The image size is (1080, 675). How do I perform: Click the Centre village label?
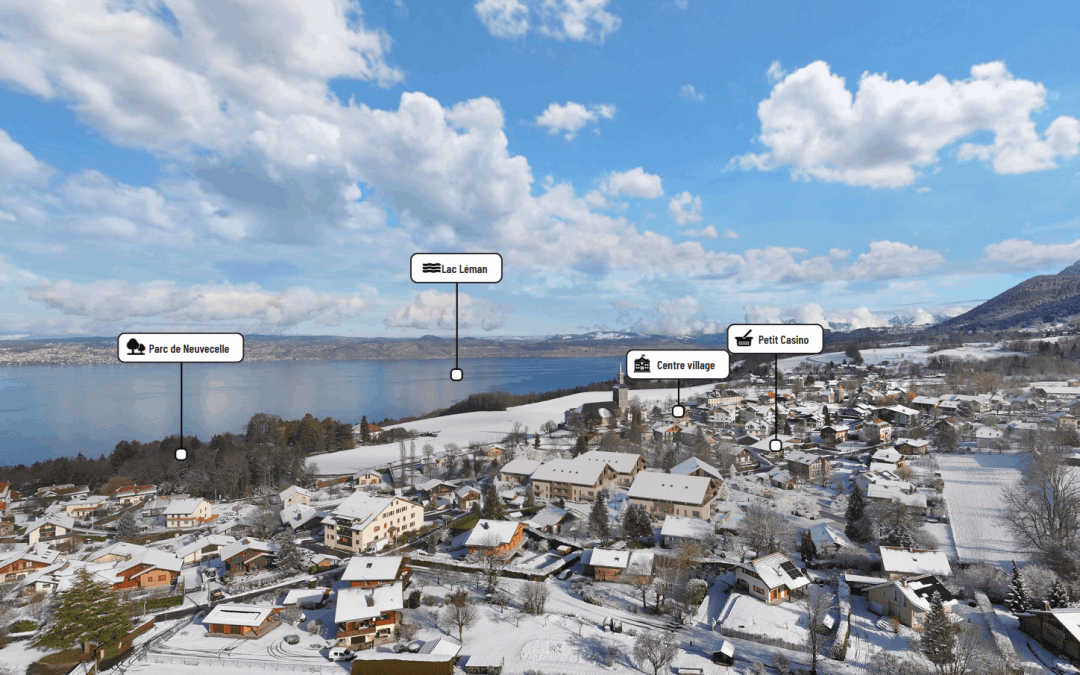(x=677, y=365)
